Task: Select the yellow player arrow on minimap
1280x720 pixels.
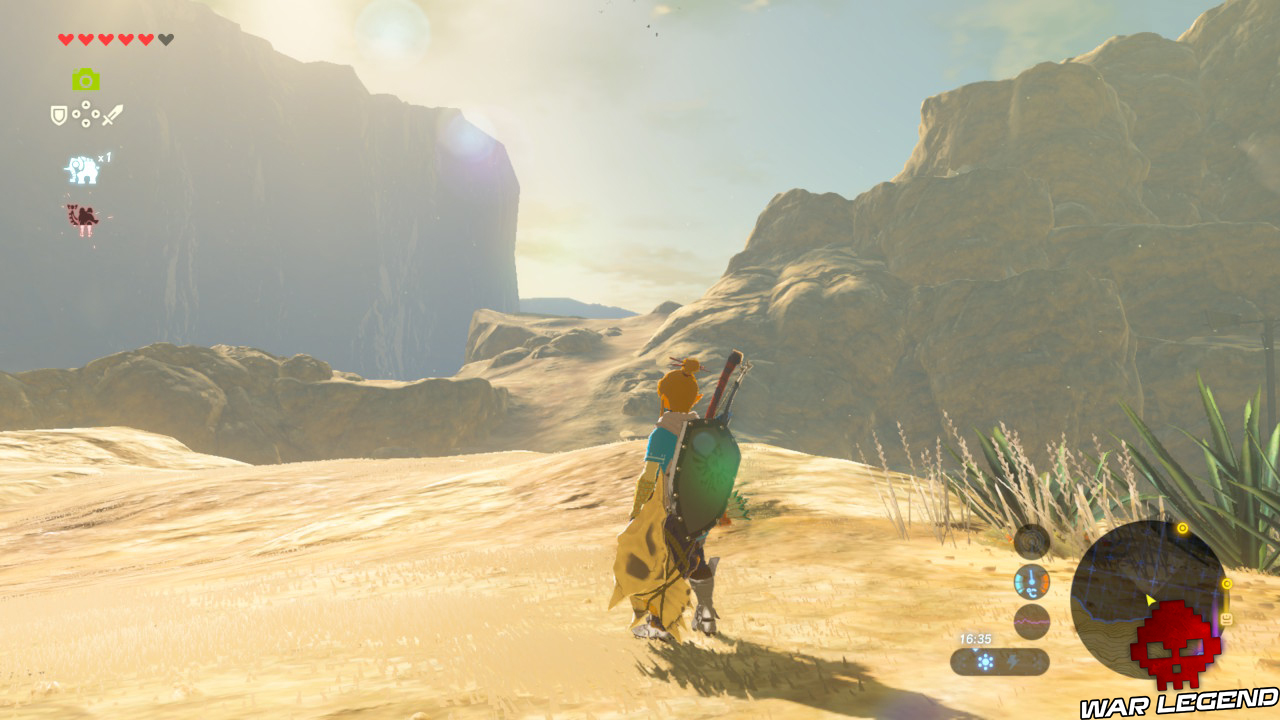Action: point(1149,599)
